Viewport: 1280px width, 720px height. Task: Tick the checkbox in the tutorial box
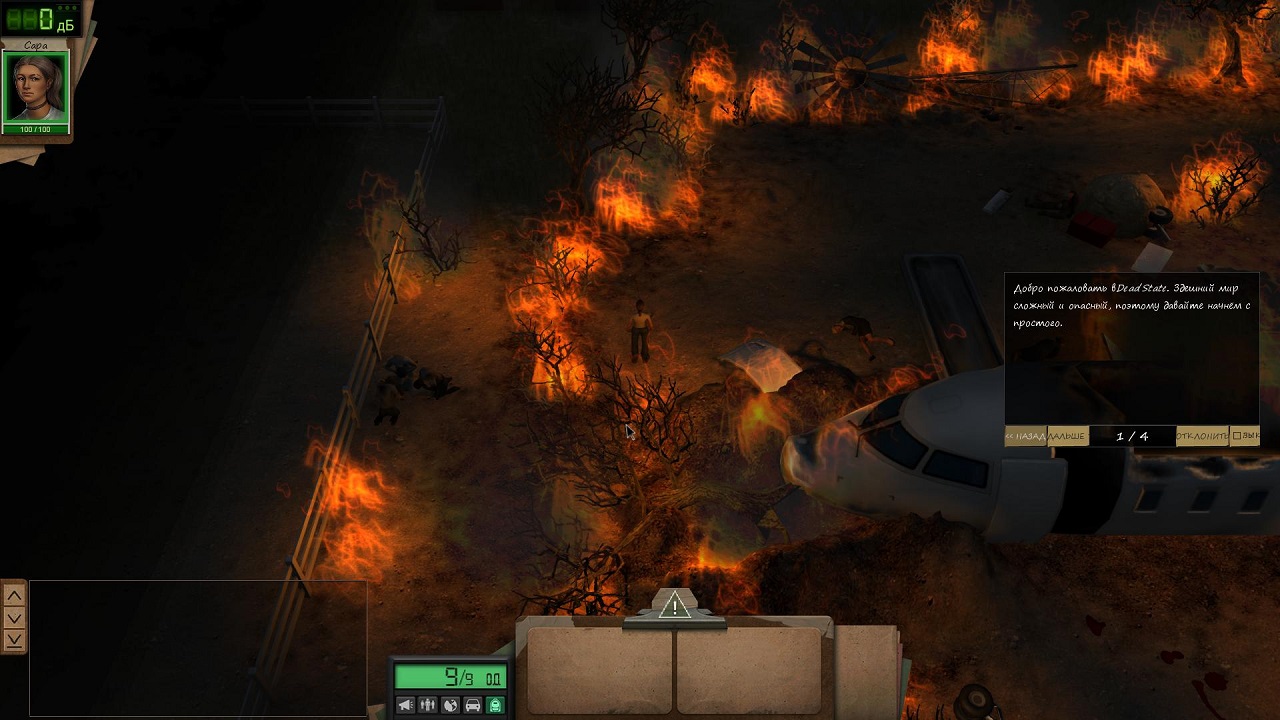pyautogui.click(x=1238, y=436)
